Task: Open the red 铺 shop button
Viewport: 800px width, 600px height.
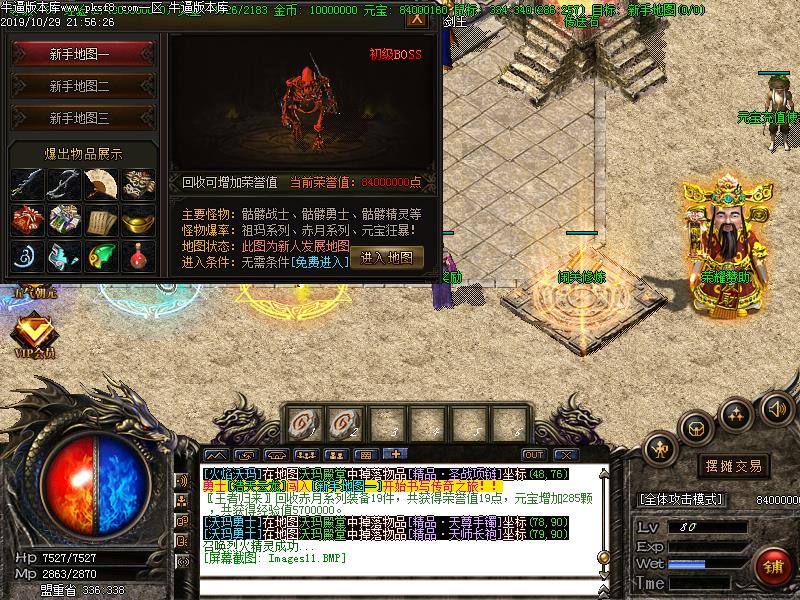Action: tap(772, 565)
